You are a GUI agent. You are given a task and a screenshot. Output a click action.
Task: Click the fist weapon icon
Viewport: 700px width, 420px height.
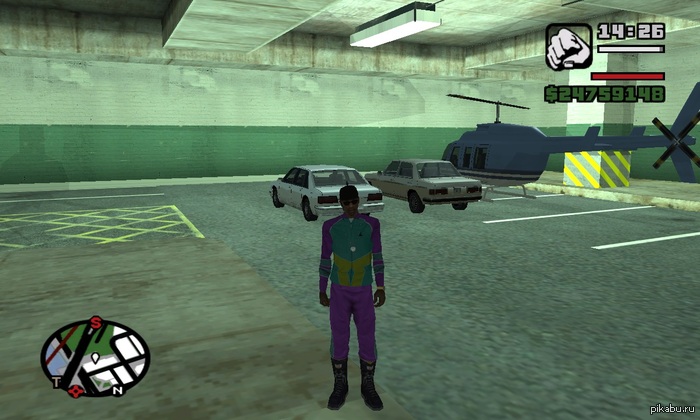[567, 46]
